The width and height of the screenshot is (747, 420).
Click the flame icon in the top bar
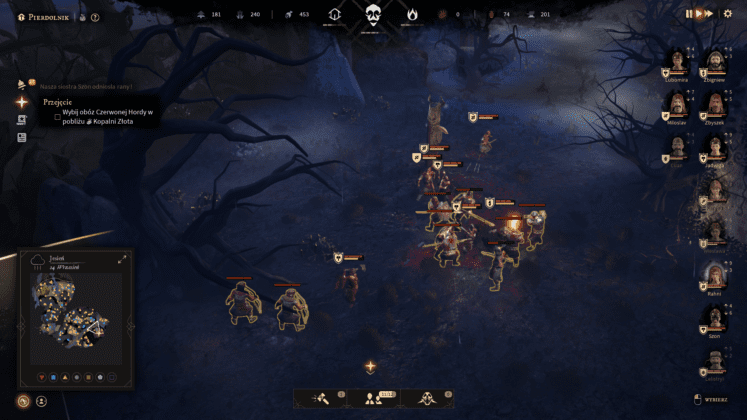click(411, 15)
